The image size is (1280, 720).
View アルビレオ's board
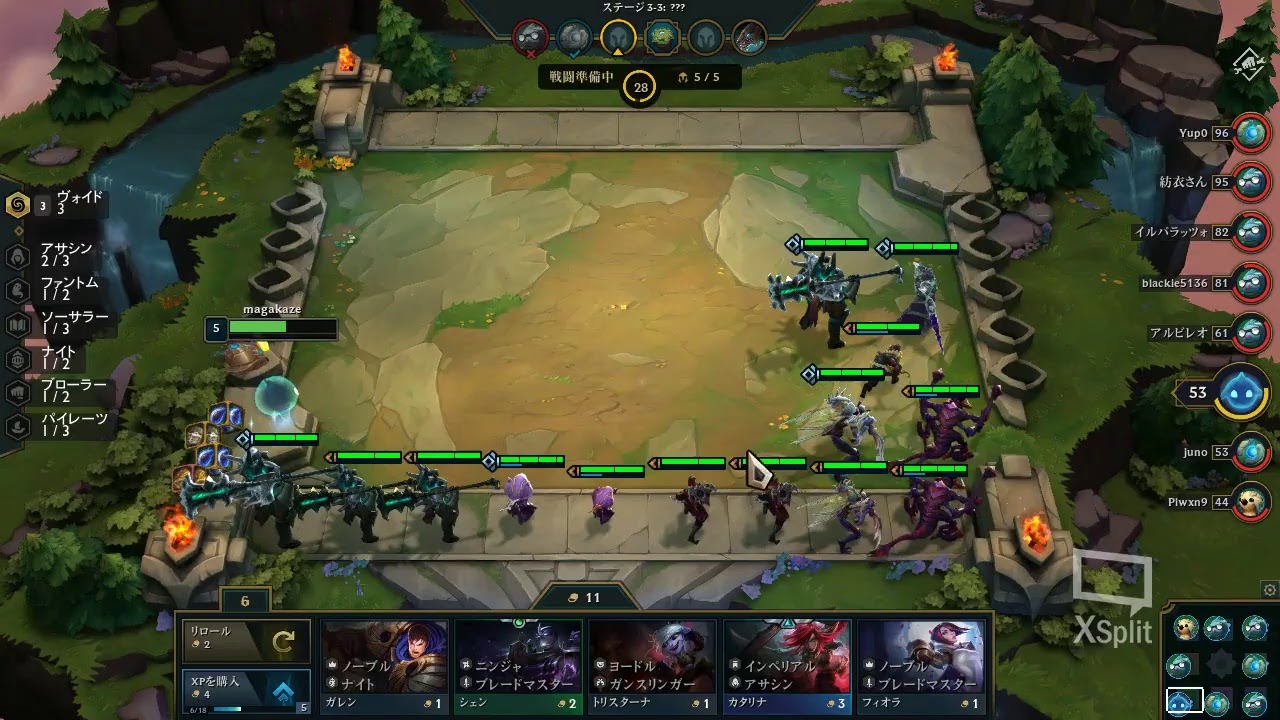point(1249,332)
